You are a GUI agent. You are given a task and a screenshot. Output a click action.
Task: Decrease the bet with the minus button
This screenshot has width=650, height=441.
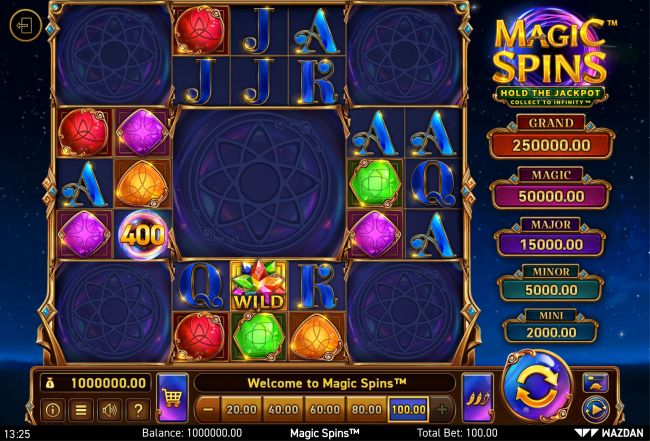(207, 409)
